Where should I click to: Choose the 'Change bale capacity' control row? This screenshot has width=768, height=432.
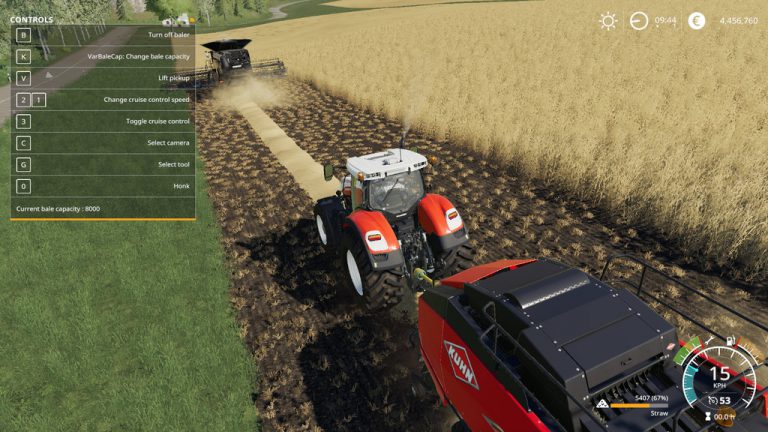tap(103, 56)
